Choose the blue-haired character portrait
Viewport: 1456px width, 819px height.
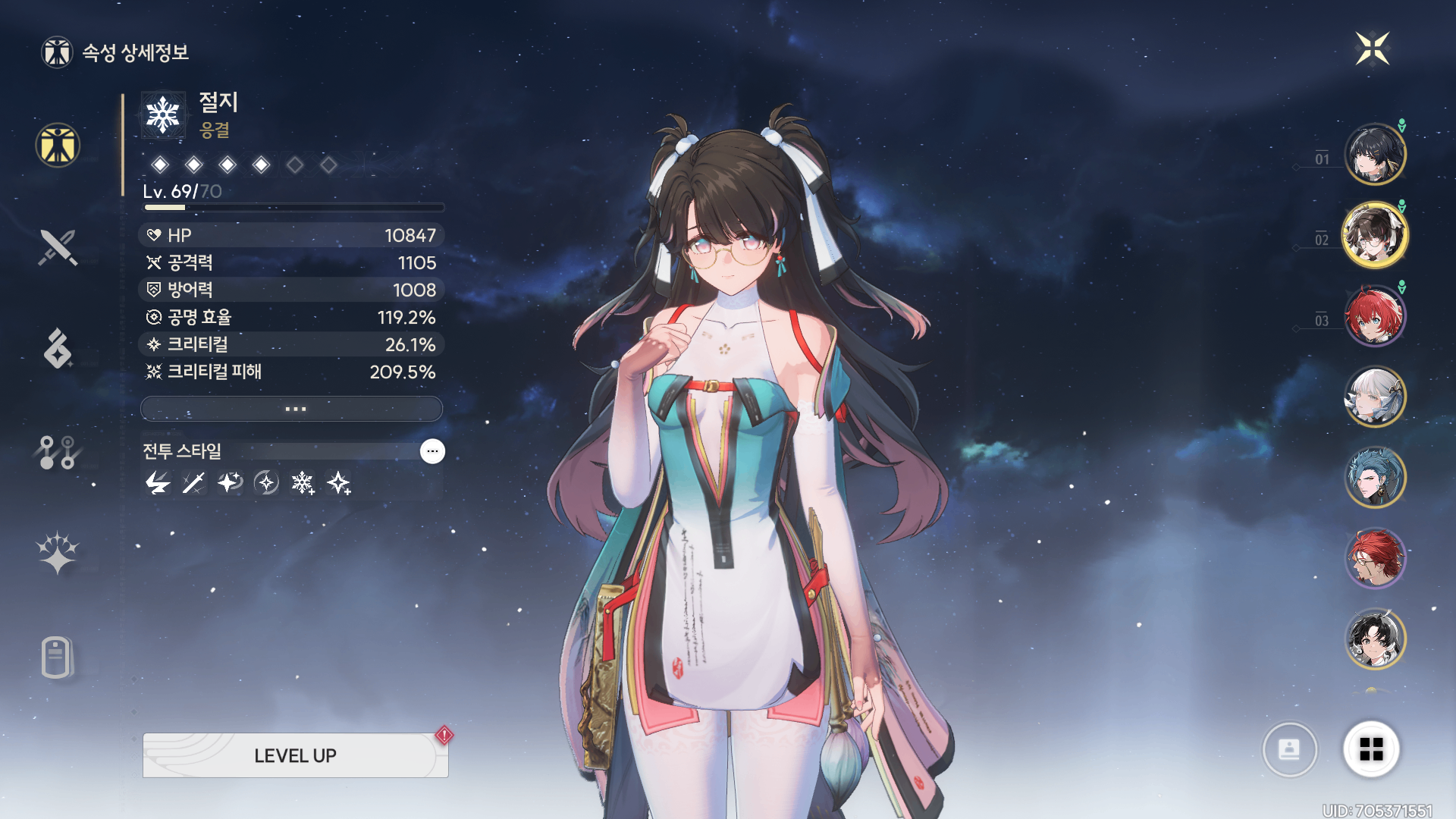(1374, 478)
